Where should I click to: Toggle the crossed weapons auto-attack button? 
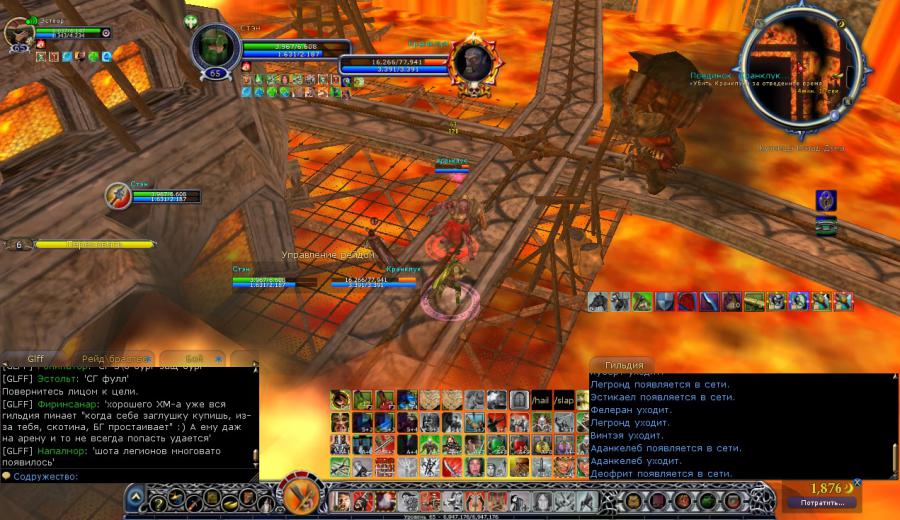click(298, 496)
